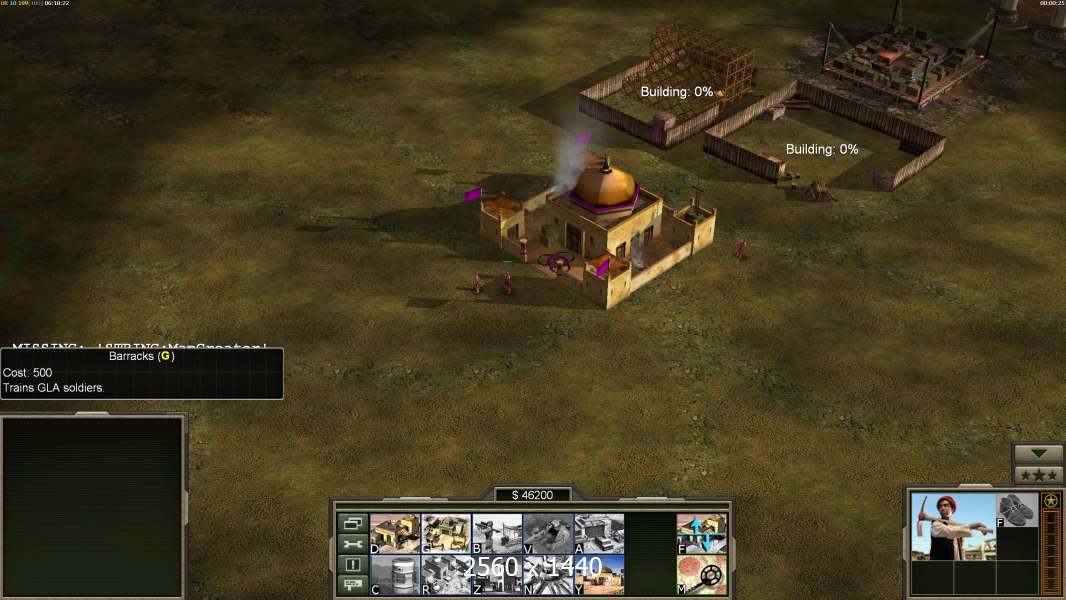Open the three-star Generals powers button
The width and height of the screenshot is (1066, 600).
[1038, 475]
